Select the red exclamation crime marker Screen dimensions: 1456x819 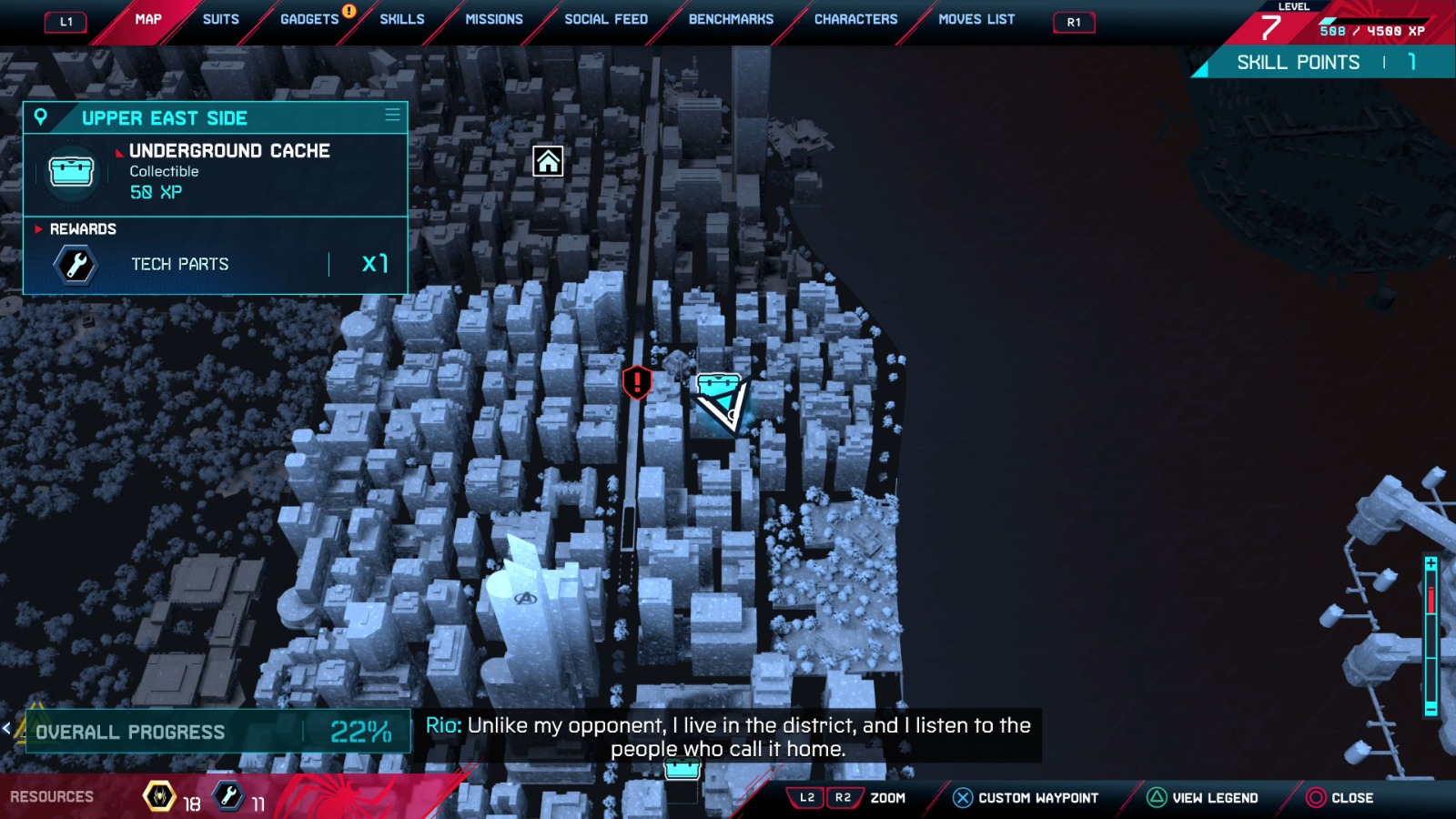coord(637,382)
